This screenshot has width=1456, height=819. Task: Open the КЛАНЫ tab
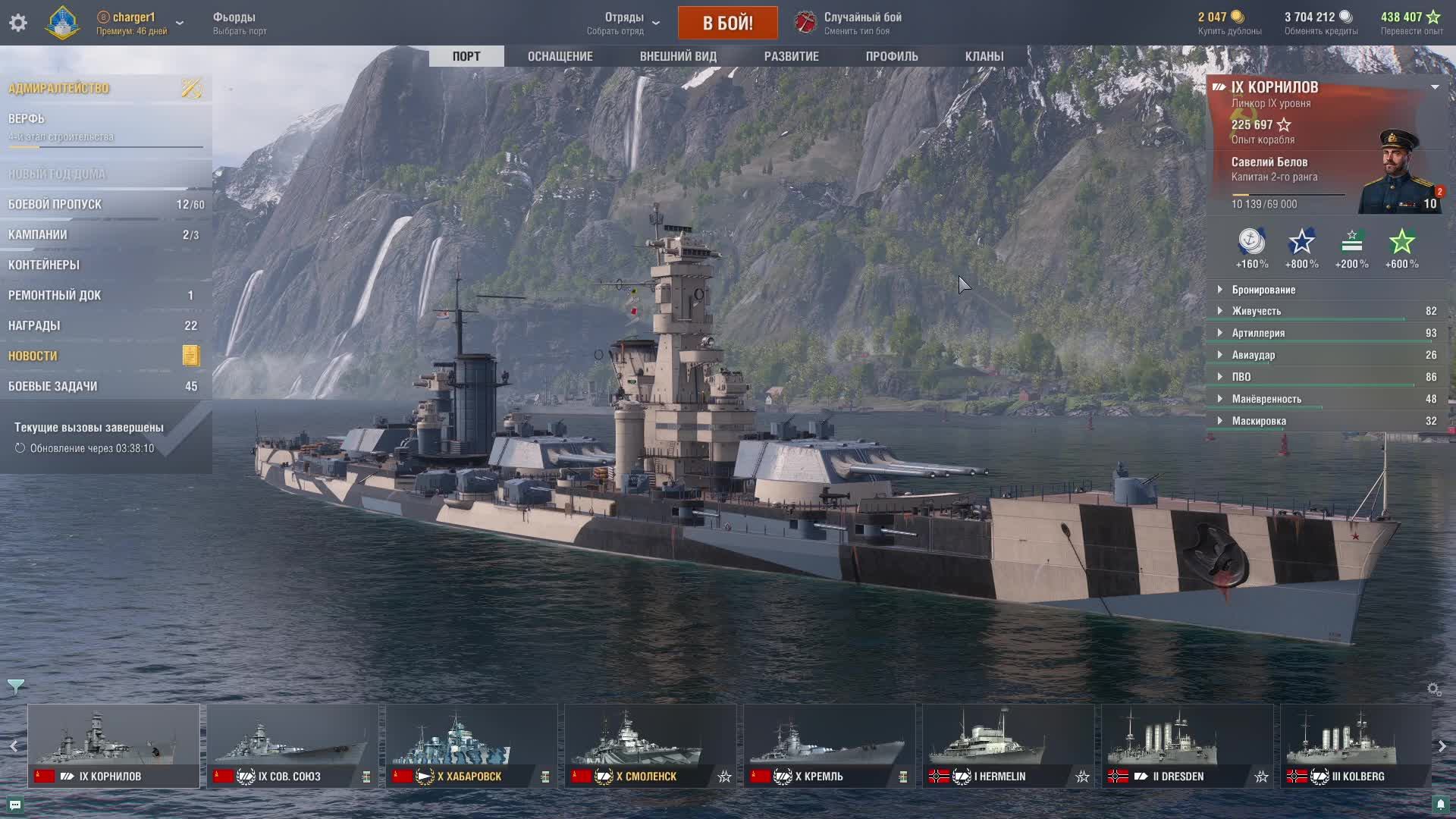tap(984, 56)
